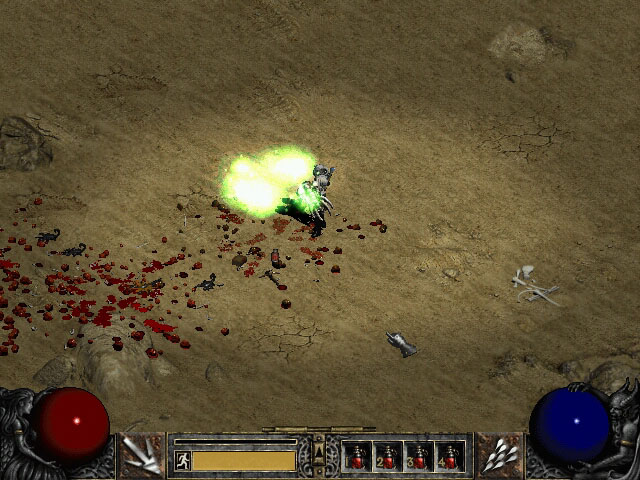Screen dimensions: 640x480
Task: Select the left-hand attack skill icon
Action: 142,456
